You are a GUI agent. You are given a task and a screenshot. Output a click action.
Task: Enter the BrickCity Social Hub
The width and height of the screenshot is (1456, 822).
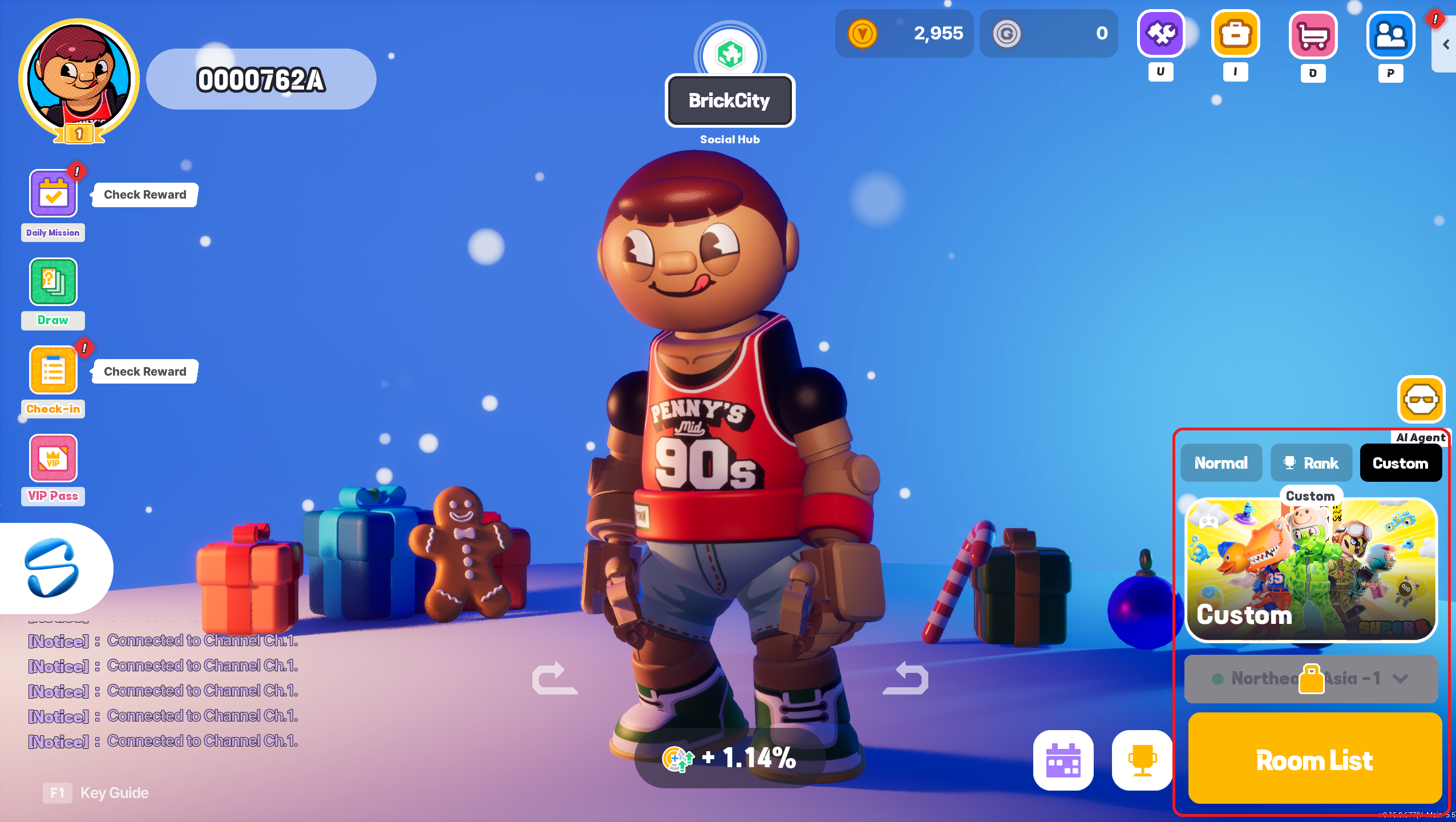click(730, 100)
